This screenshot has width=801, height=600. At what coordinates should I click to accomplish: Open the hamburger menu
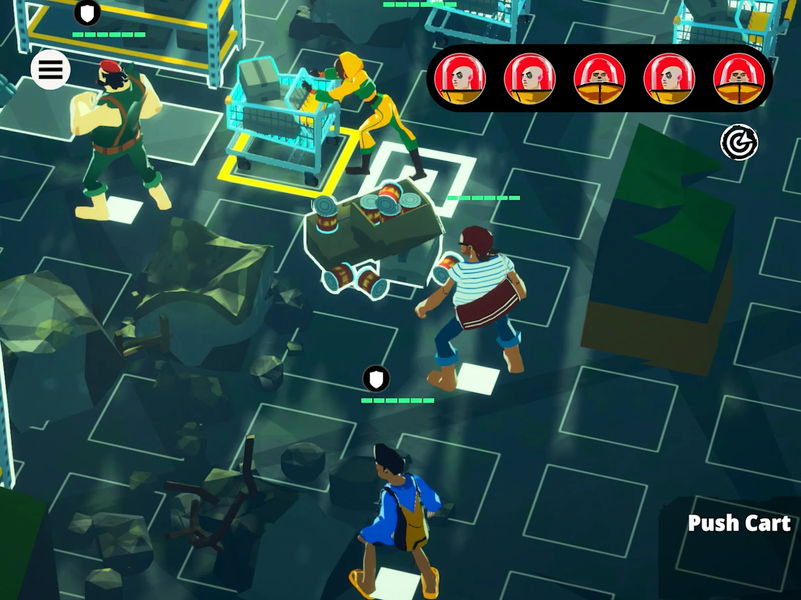(50, 70)
